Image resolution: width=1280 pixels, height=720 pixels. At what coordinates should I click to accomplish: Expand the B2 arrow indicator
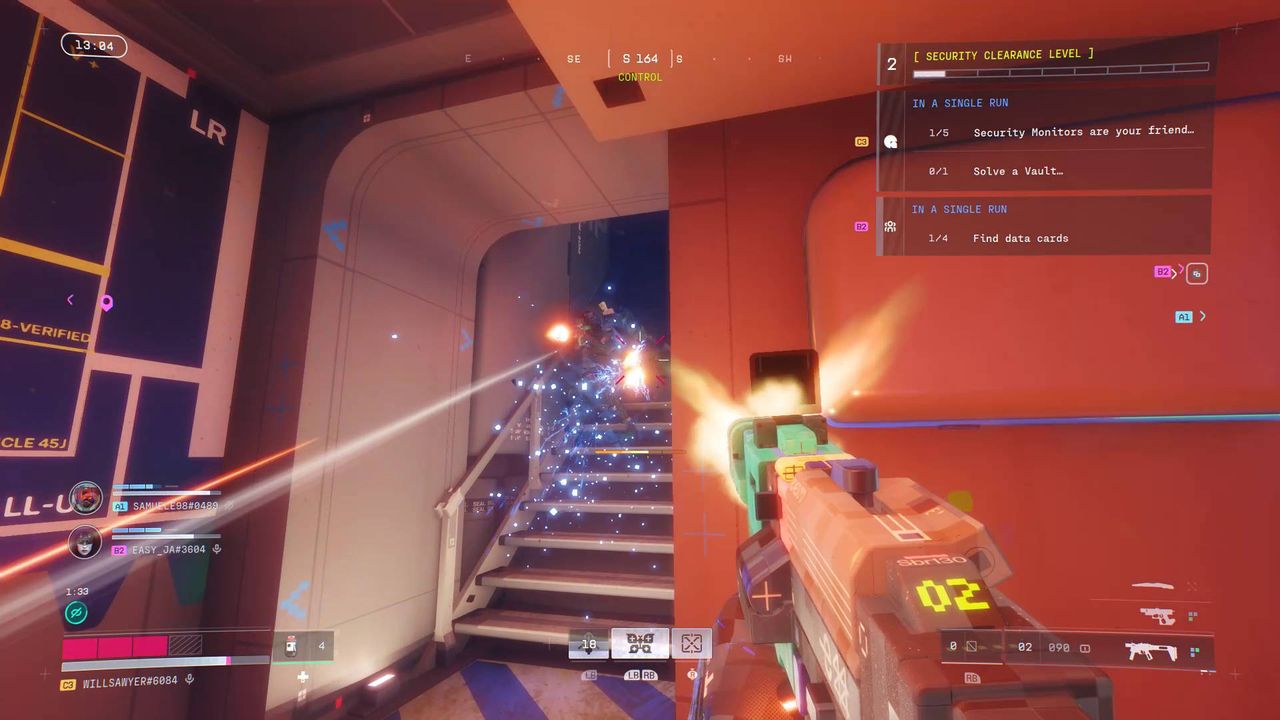(1176, 272)
